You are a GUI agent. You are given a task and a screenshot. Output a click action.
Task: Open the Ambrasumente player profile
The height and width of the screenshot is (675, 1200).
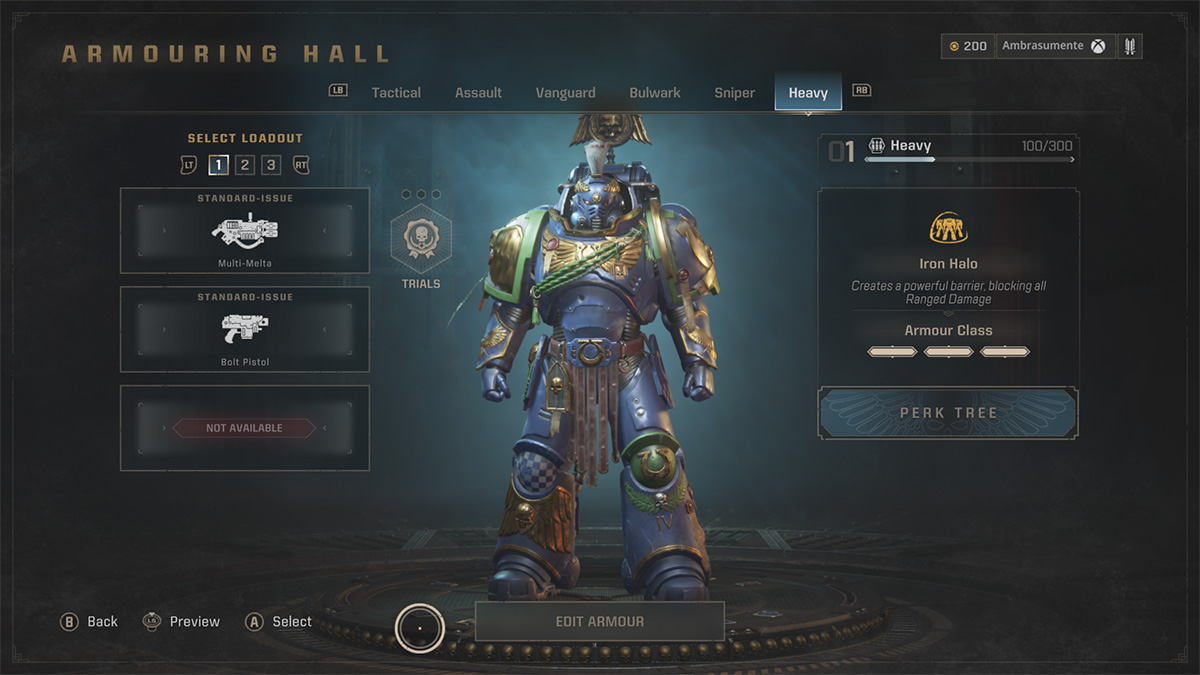point(1054,46)
